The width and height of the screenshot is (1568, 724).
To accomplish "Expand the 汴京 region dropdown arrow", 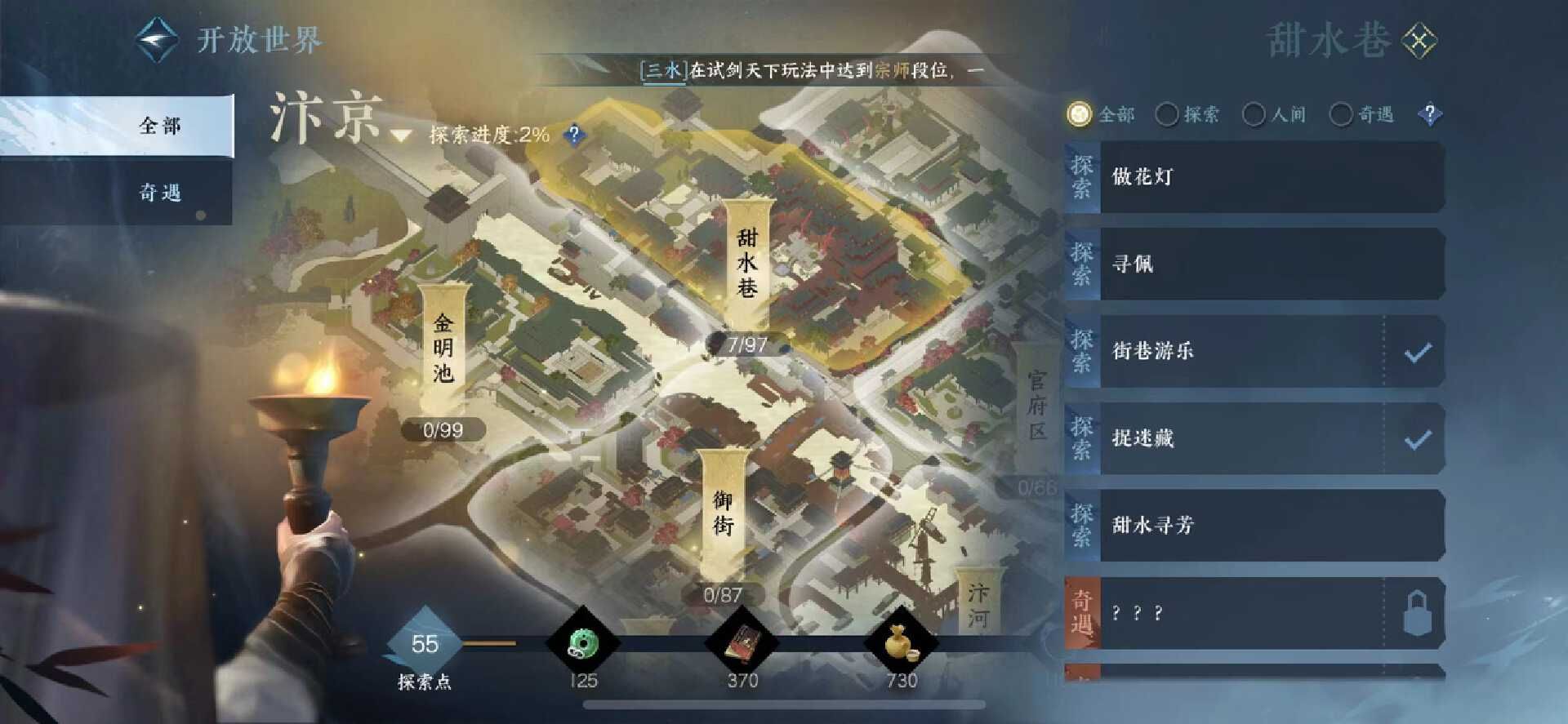I will pos(400,135).
